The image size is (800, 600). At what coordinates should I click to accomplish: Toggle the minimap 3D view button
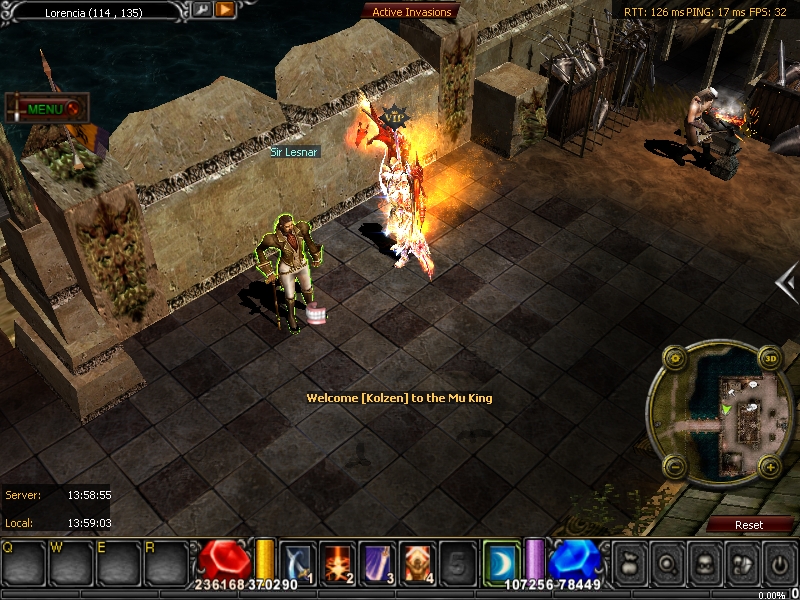pyautogui.click(x=770, y=358)
